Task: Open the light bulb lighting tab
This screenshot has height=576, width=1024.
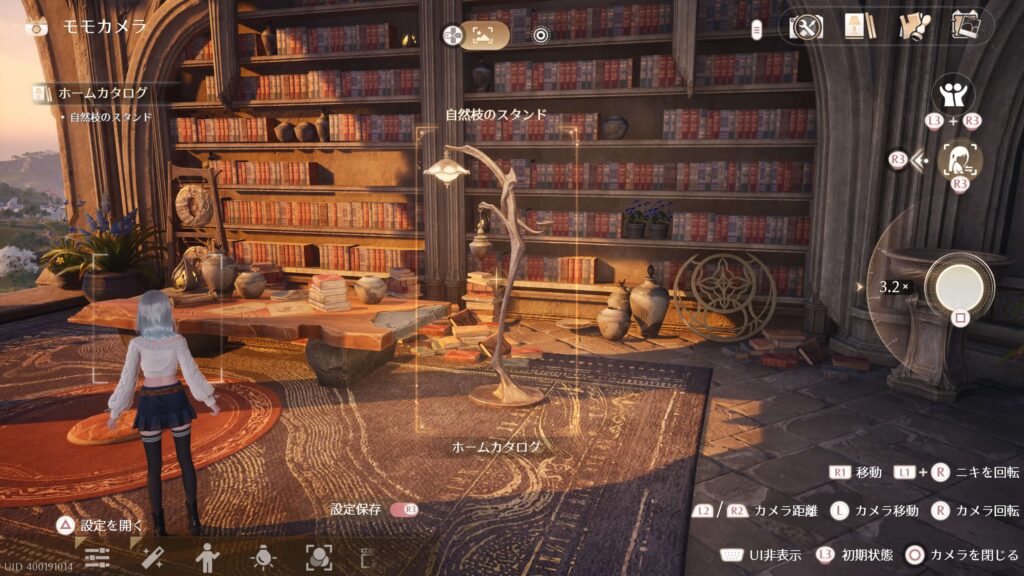Action: 263,558
